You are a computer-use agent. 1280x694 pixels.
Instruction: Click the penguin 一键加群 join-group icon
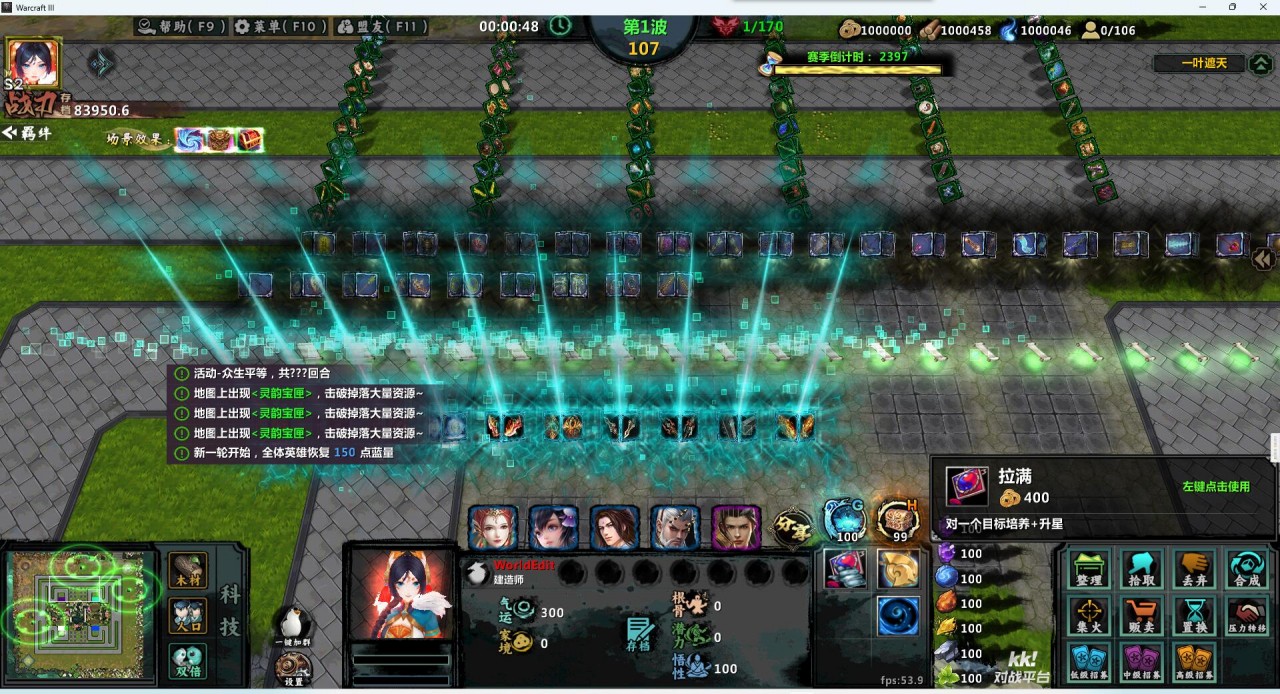click(294, 626)
